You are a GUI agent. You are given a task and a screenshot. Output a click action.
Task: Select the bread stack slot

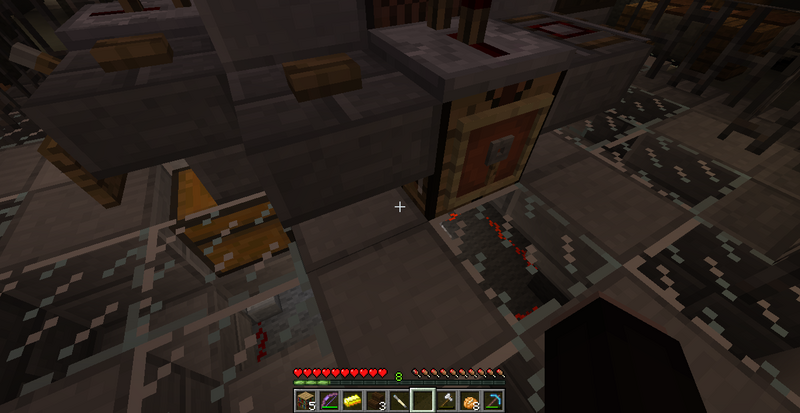tap(468, 400)
